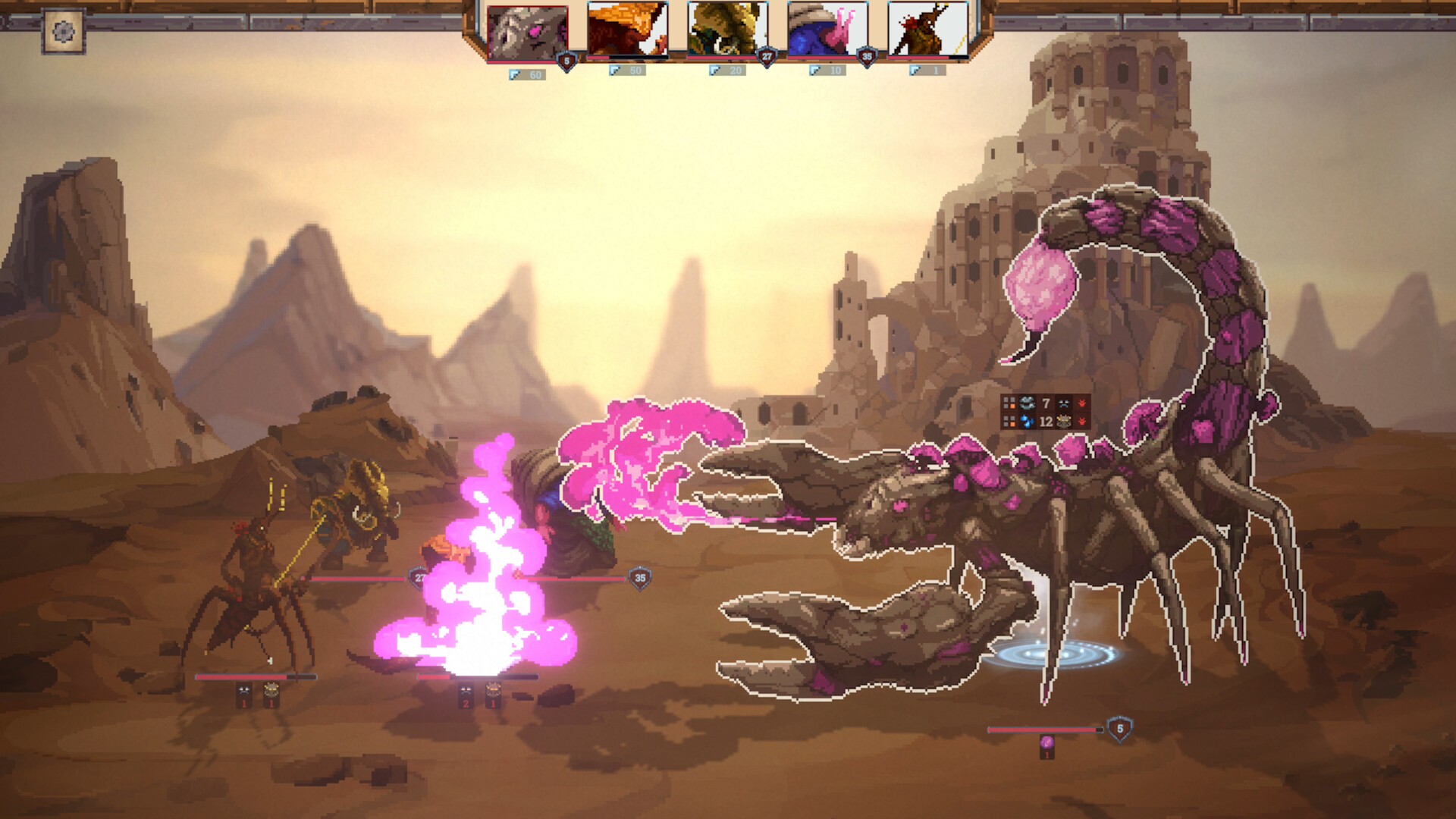
Task: Choose the golden armored beetle portrait
Action: pos(726,30)
